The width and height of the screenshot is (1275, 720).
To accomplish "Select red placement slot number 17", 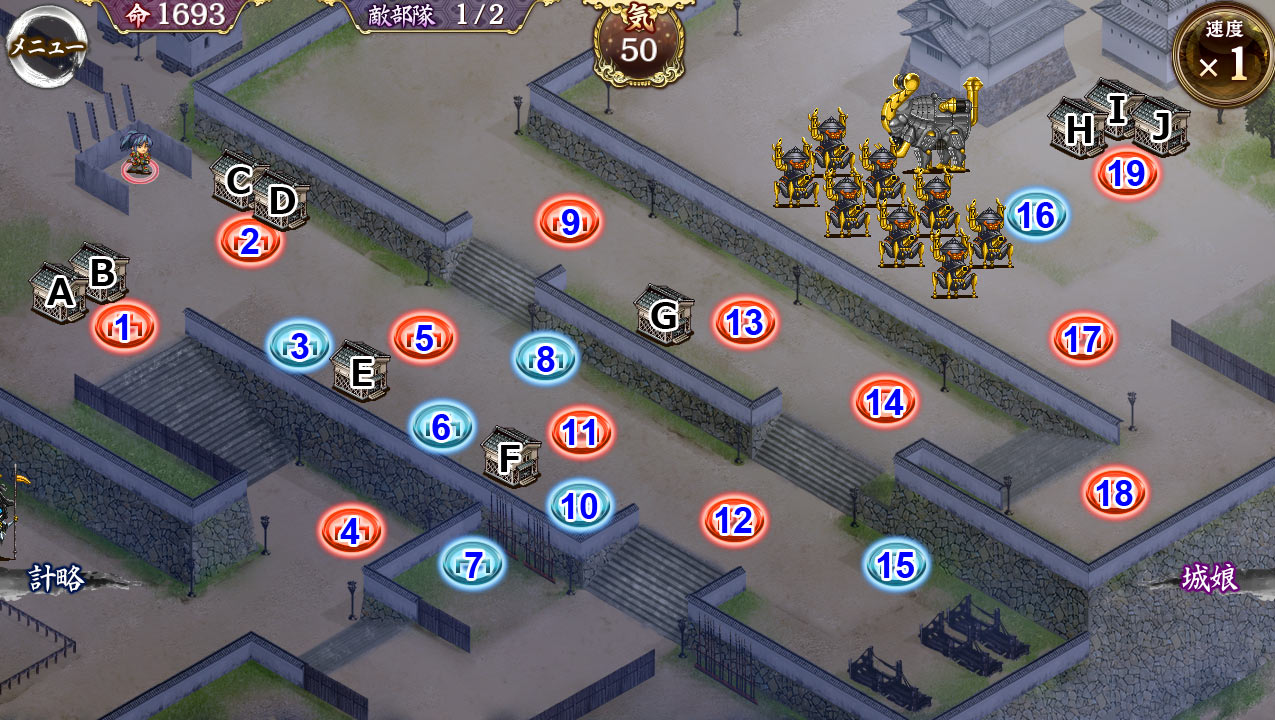I will point(1083,339).
